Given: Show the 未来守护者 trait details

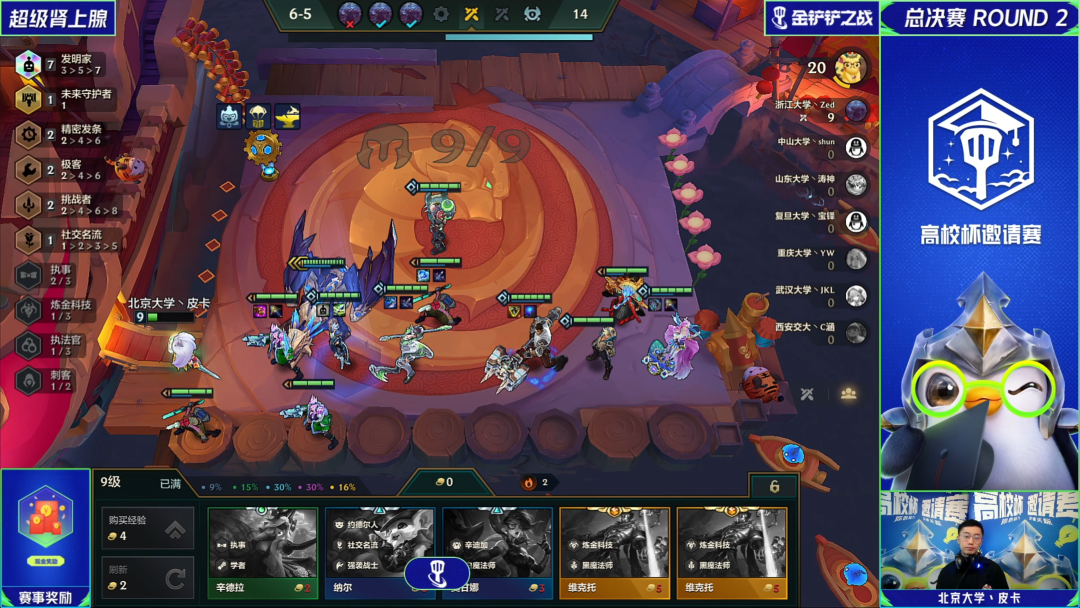Looking at the screenshot, I should (60, 99).
